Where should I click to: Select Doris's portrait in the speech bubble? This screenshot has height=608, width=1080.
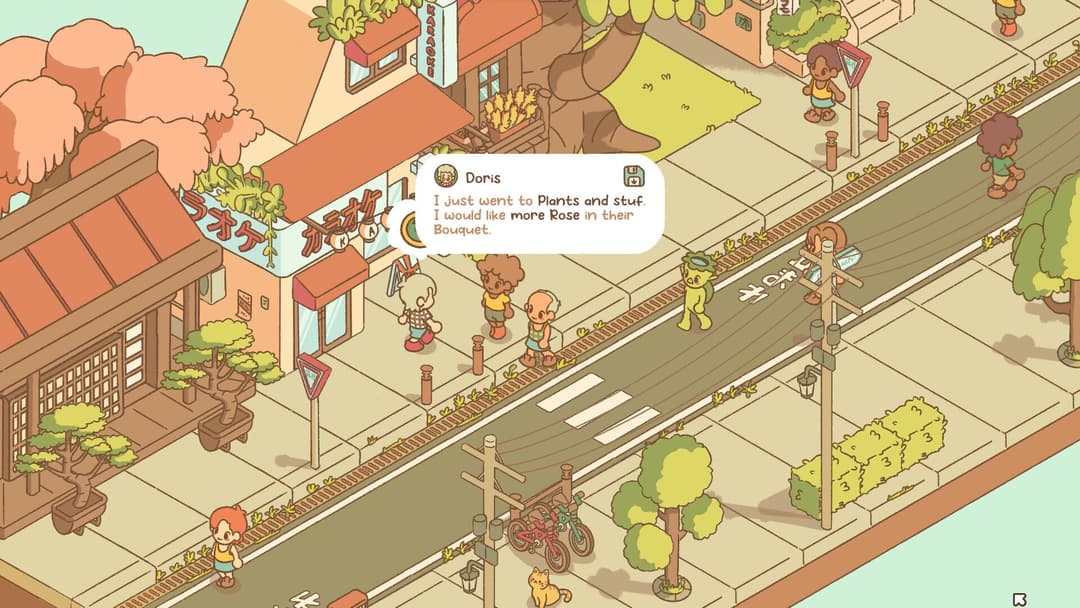pyautogui.click(x=446, y=177)
